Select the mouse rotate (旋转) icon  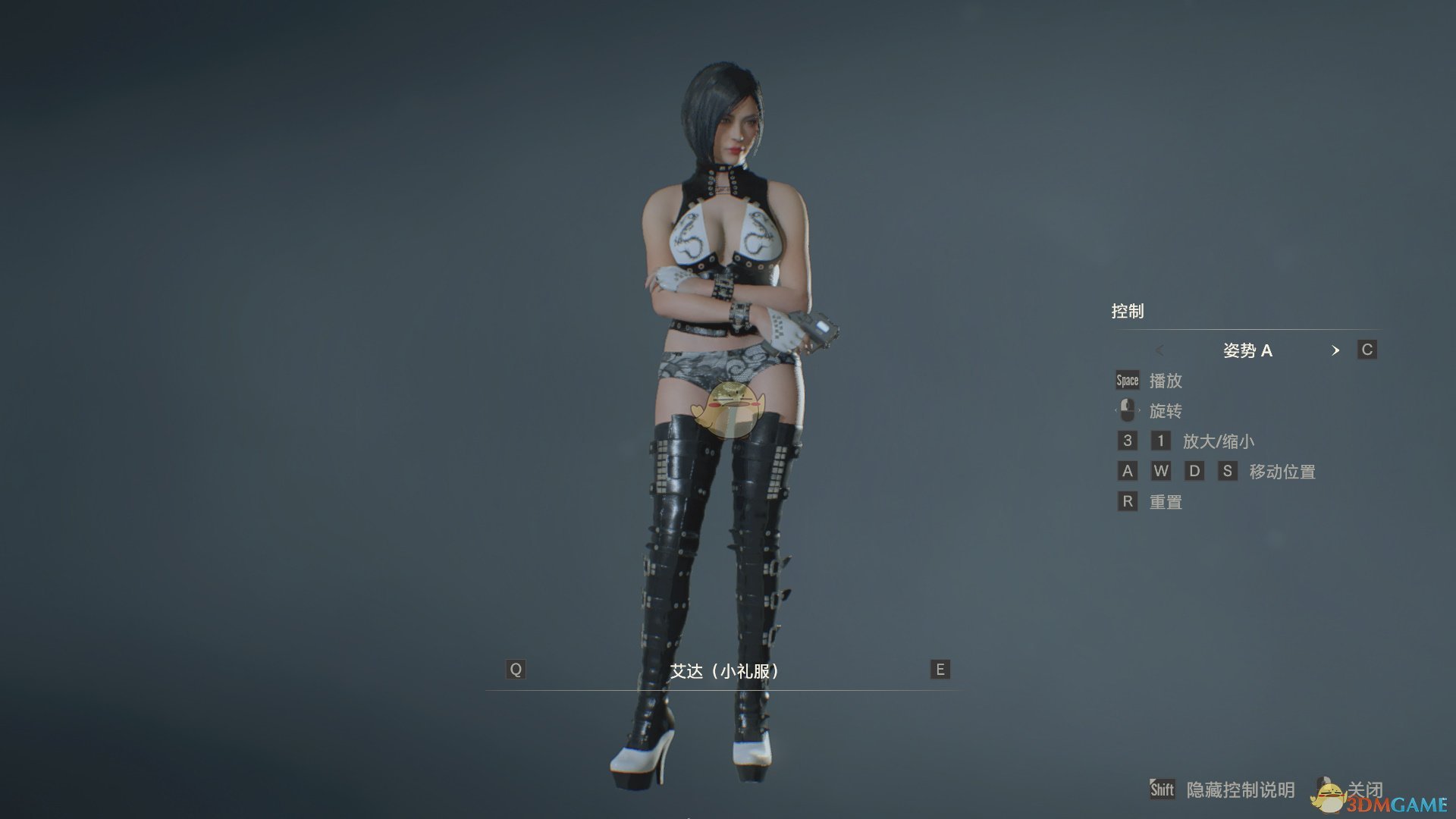tap(1128, 410)
